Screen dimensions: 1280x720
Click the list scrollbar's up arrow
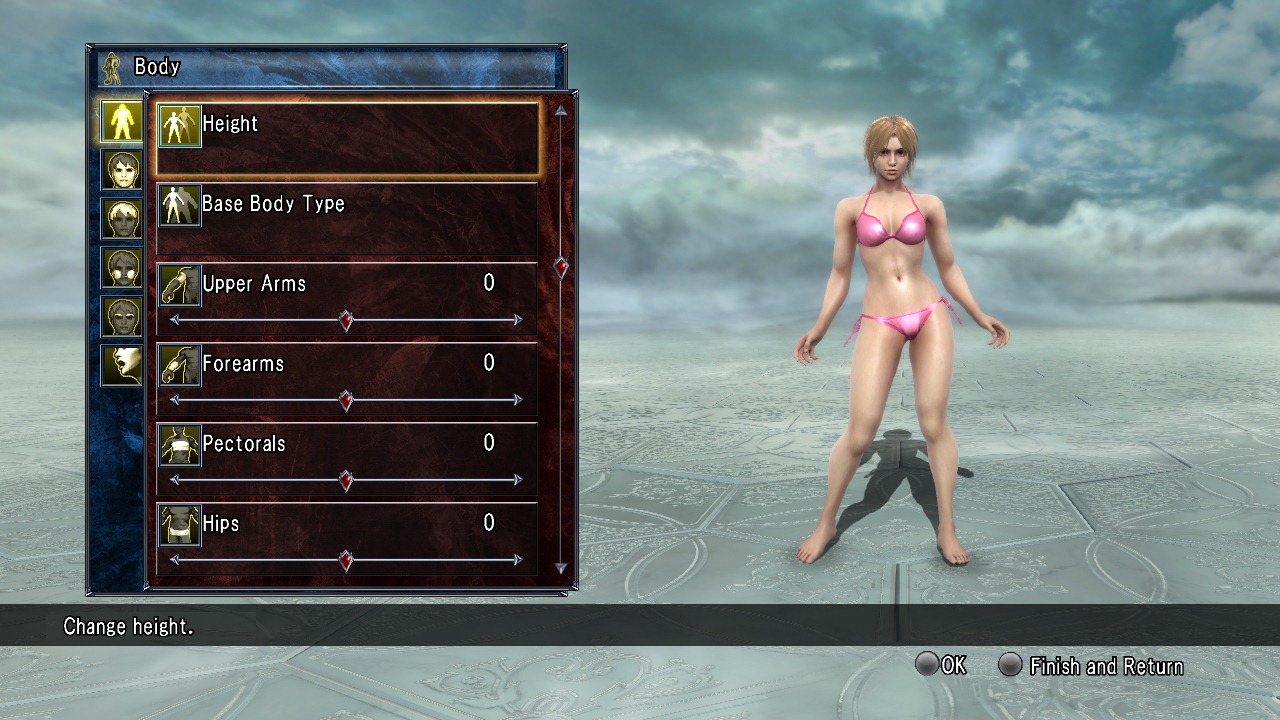pos(561,111)
